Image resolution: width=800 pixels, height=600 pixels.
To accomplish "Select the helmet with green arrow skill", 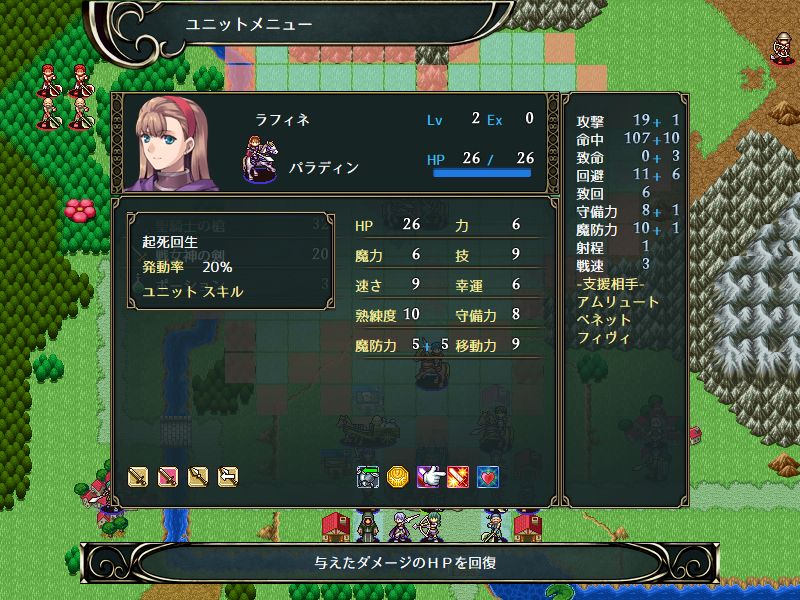I will tap(368, 477).
